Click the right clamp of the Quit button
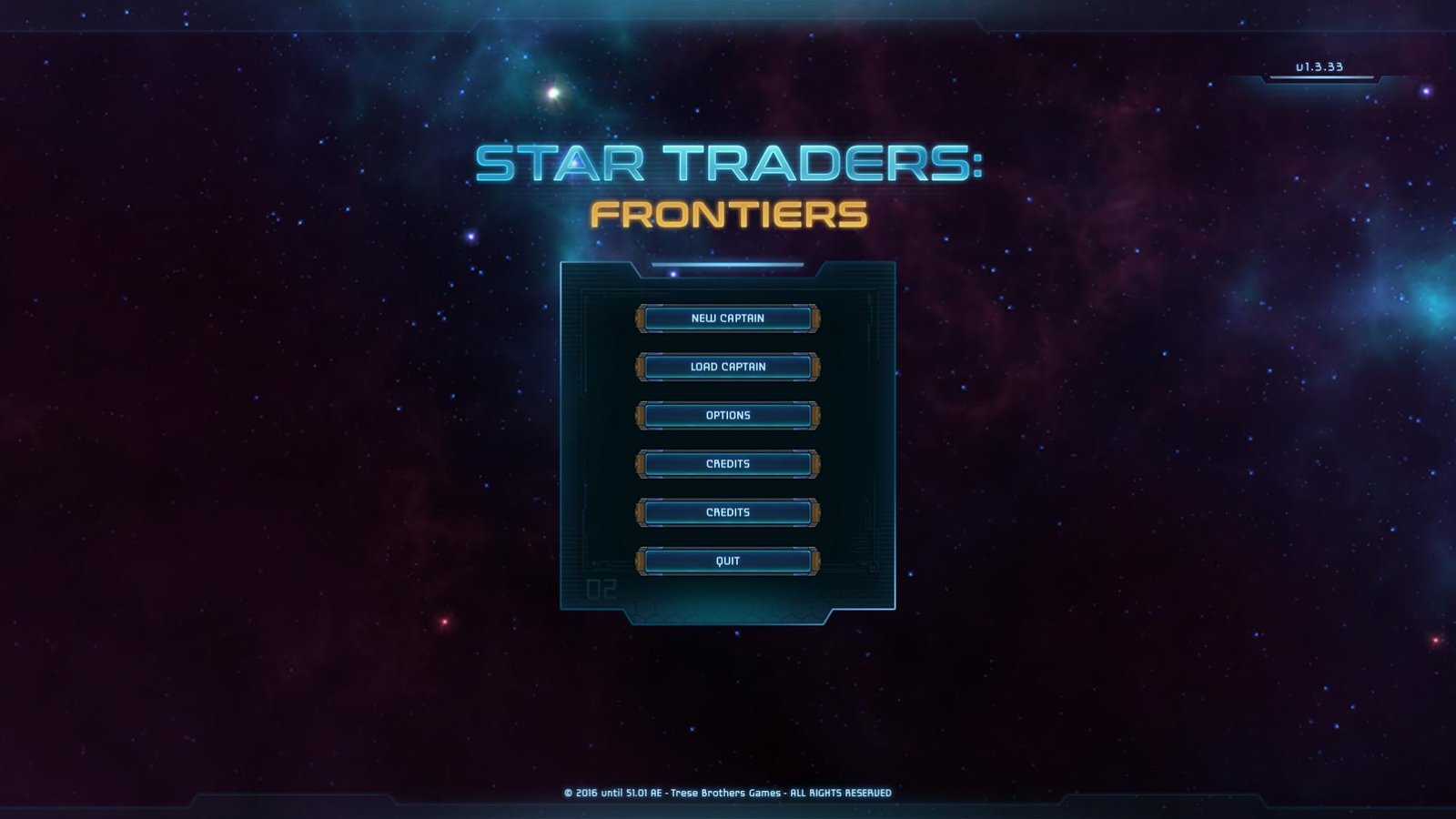 pyautogui.click(x=815, y=561)
